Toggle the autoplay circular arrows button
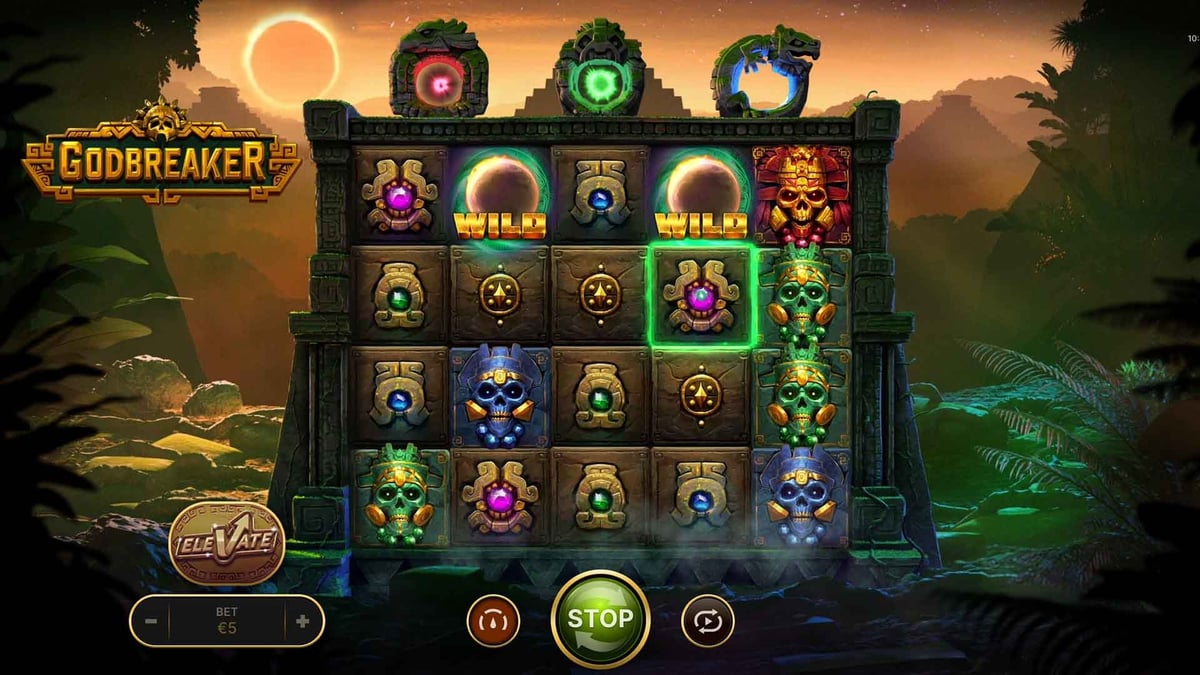1200x675 pixels. (708, 621)
